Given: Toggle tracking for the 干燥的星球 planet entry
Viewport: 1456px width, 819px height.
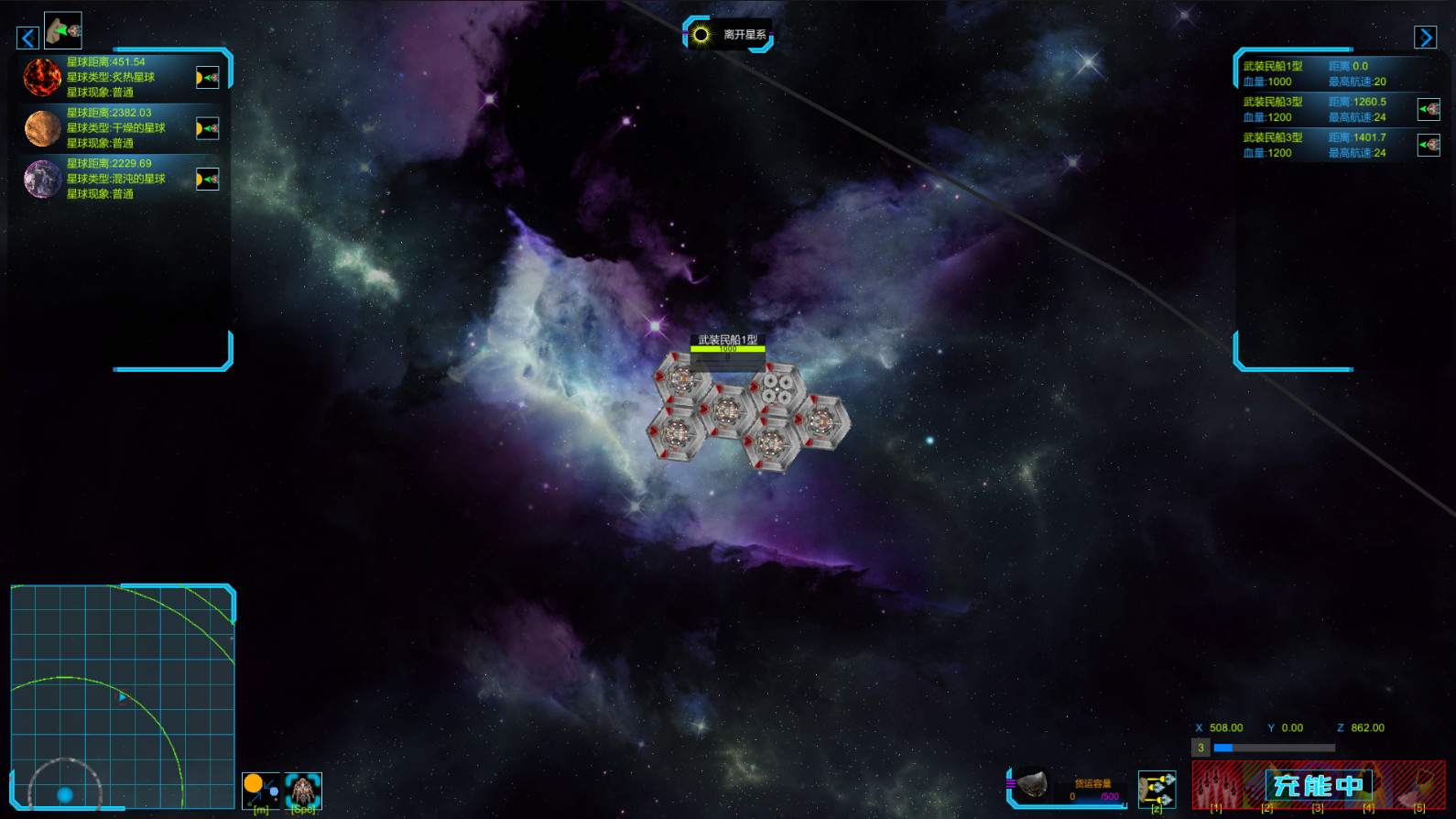Looking at the screenshot, I should pyautogui.click(x=208, y=127).
